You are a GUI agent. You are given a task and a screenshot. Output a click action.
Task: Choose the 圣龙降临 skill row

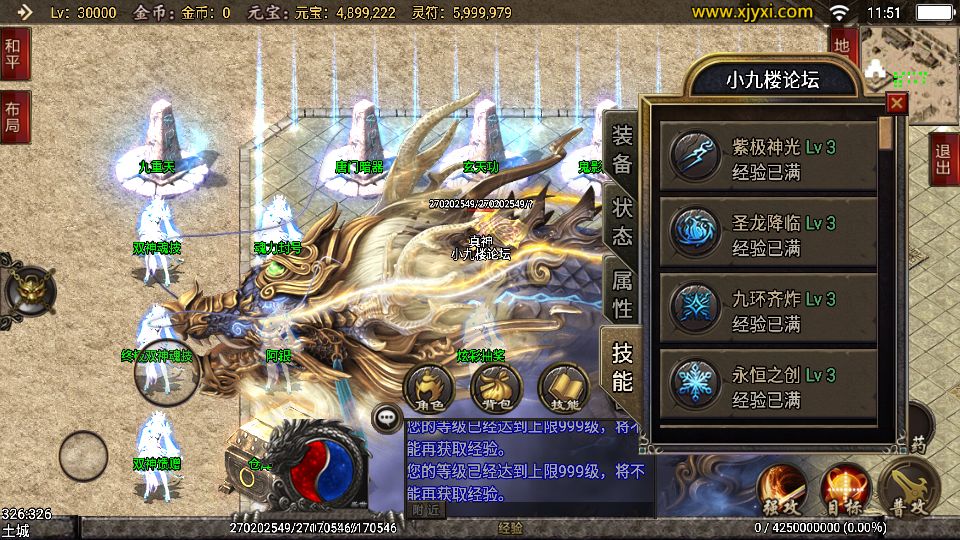pyautogui.click(x=768, y=235)
